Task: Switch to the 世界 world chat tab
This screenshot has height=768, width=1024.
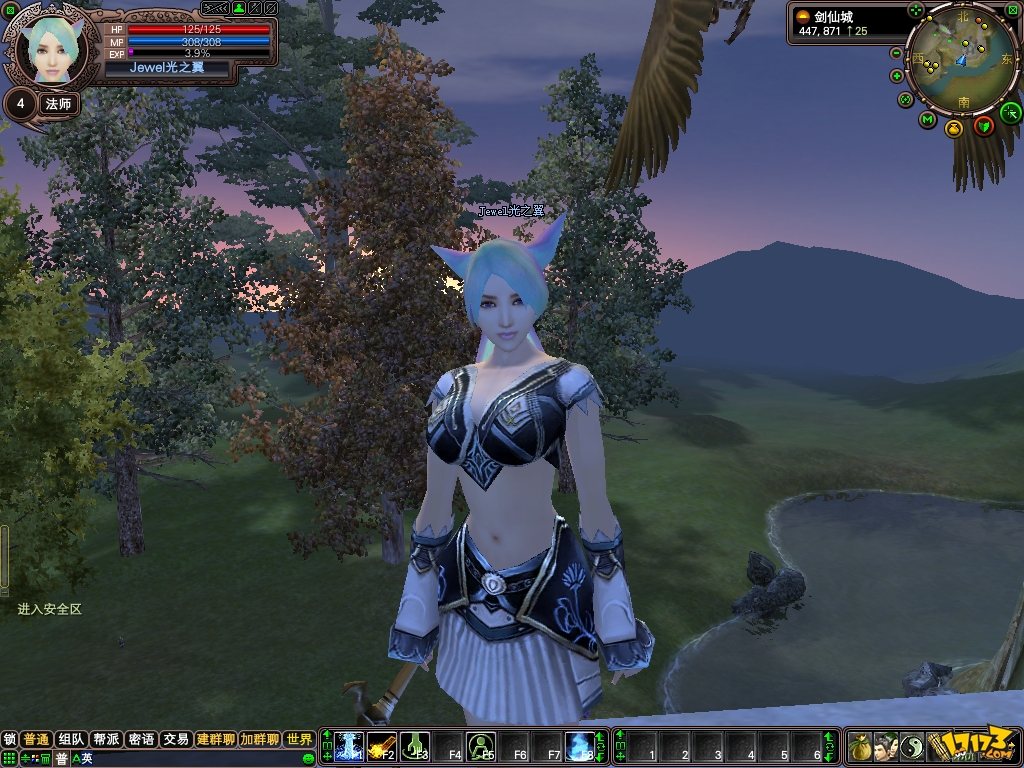Action: coord(299,740)
